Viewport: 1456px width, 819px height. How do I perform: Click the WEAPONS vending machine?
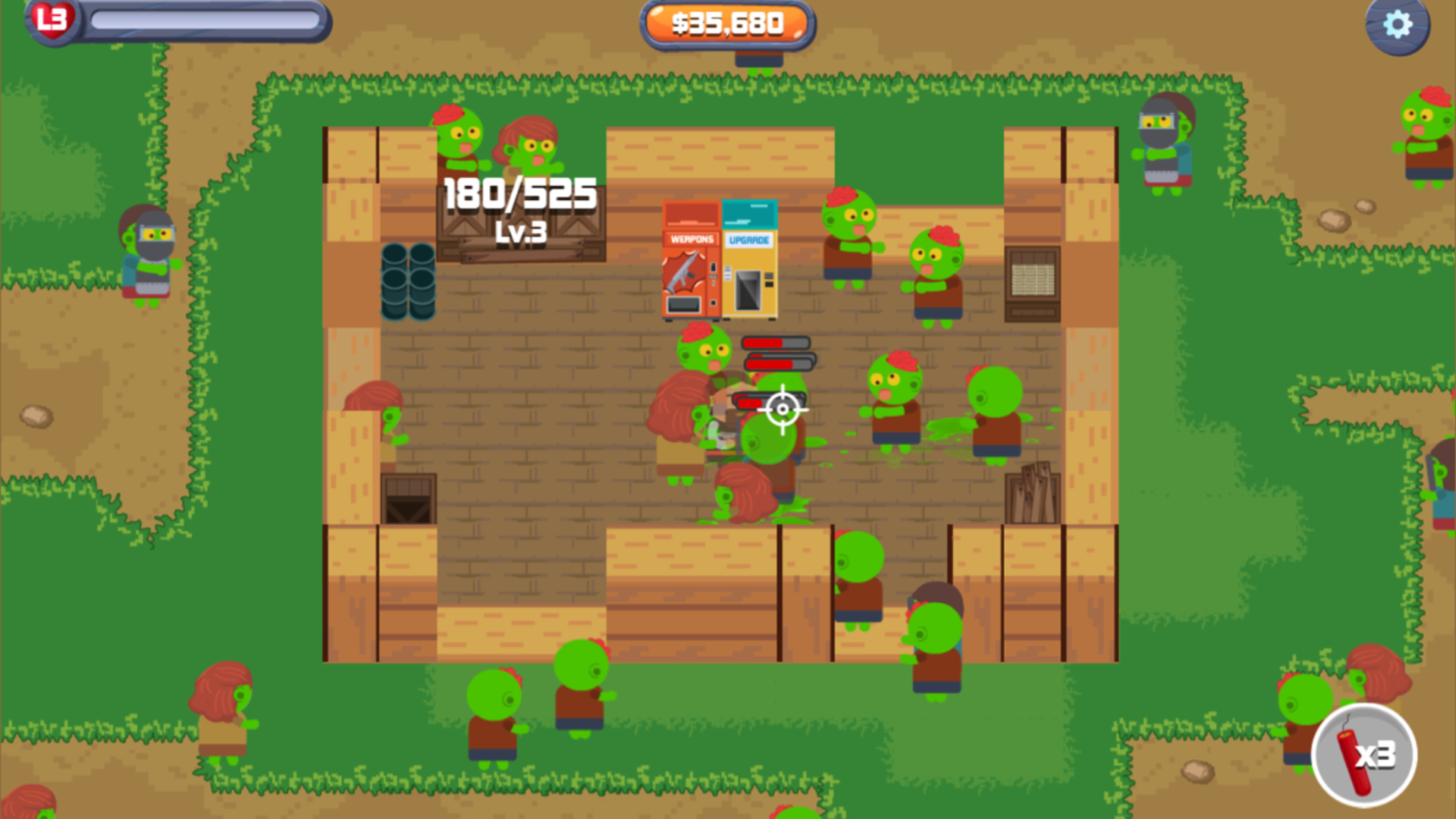click(x=689, y=258)
